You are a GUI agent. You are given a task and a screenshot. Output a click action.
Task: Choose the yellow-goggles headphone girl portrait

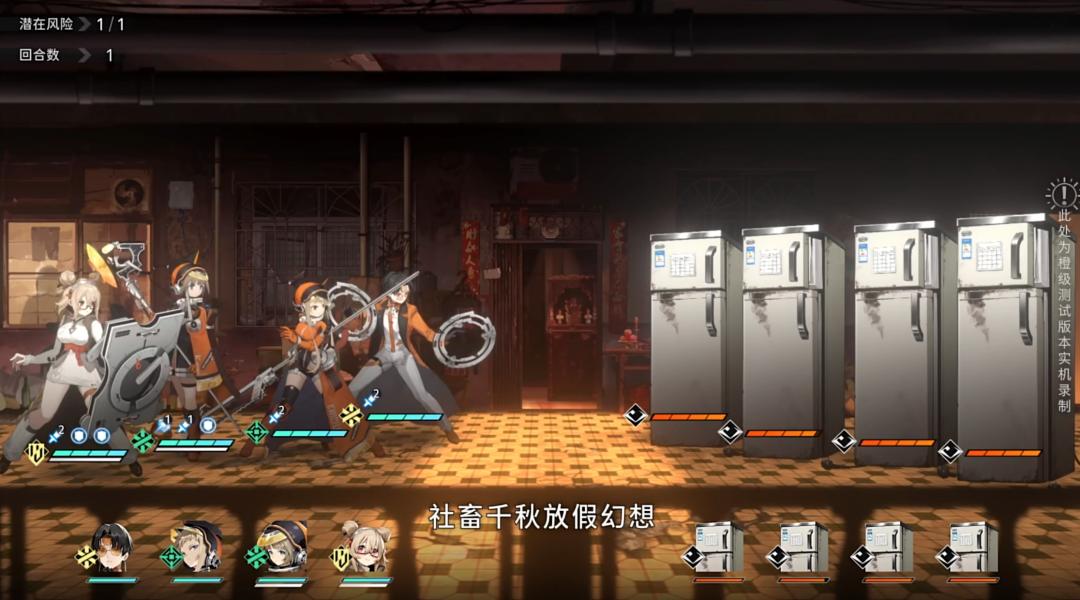[281, 548]
